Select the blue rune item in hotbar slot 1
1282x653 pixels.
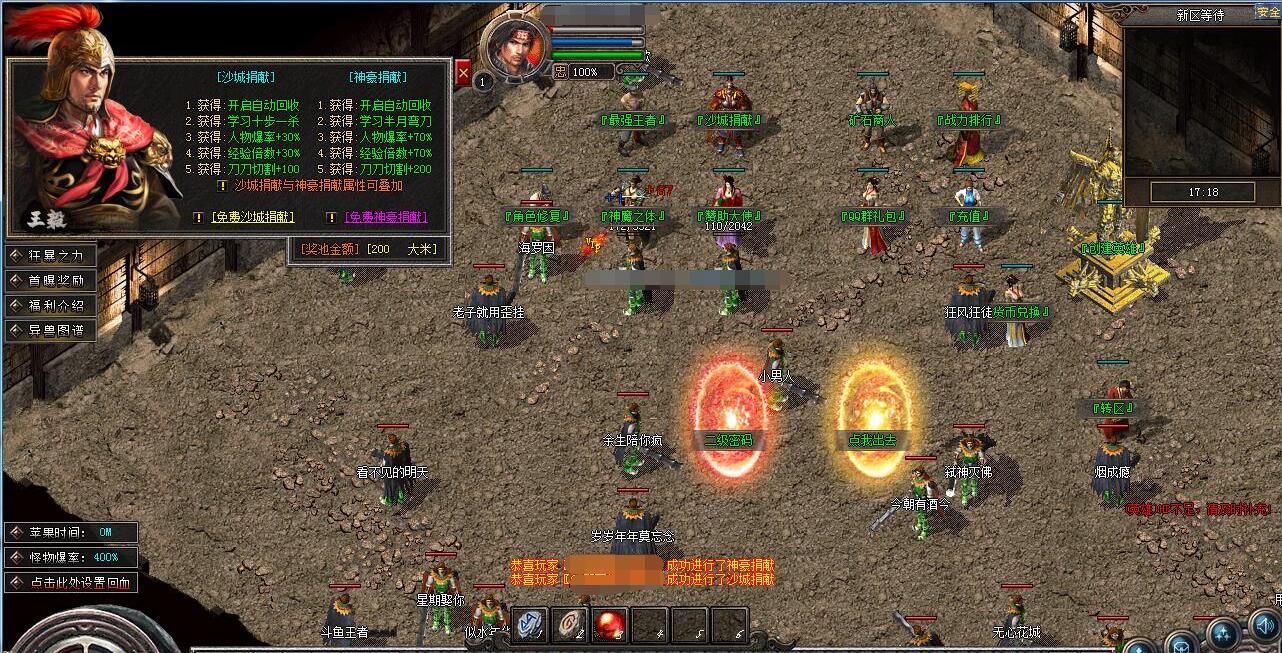(530, 624)
